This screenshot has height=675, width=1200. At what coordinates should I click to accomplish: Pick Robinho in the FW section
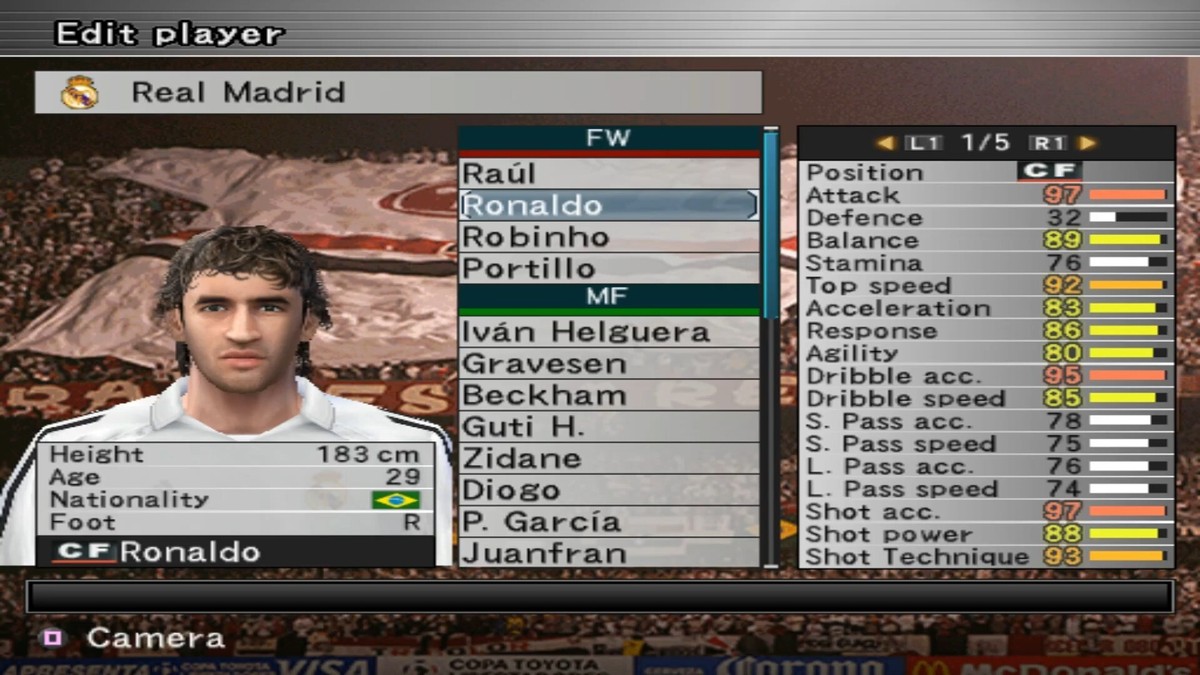tap(608, 237)
